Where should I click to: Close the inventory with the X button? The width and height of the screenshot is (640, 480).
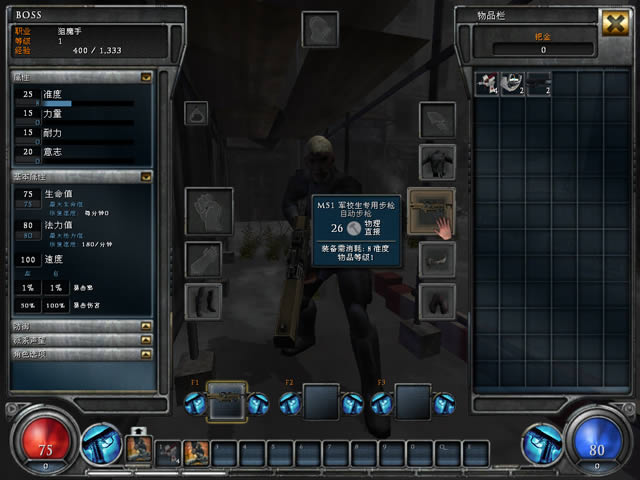point(615,23)
